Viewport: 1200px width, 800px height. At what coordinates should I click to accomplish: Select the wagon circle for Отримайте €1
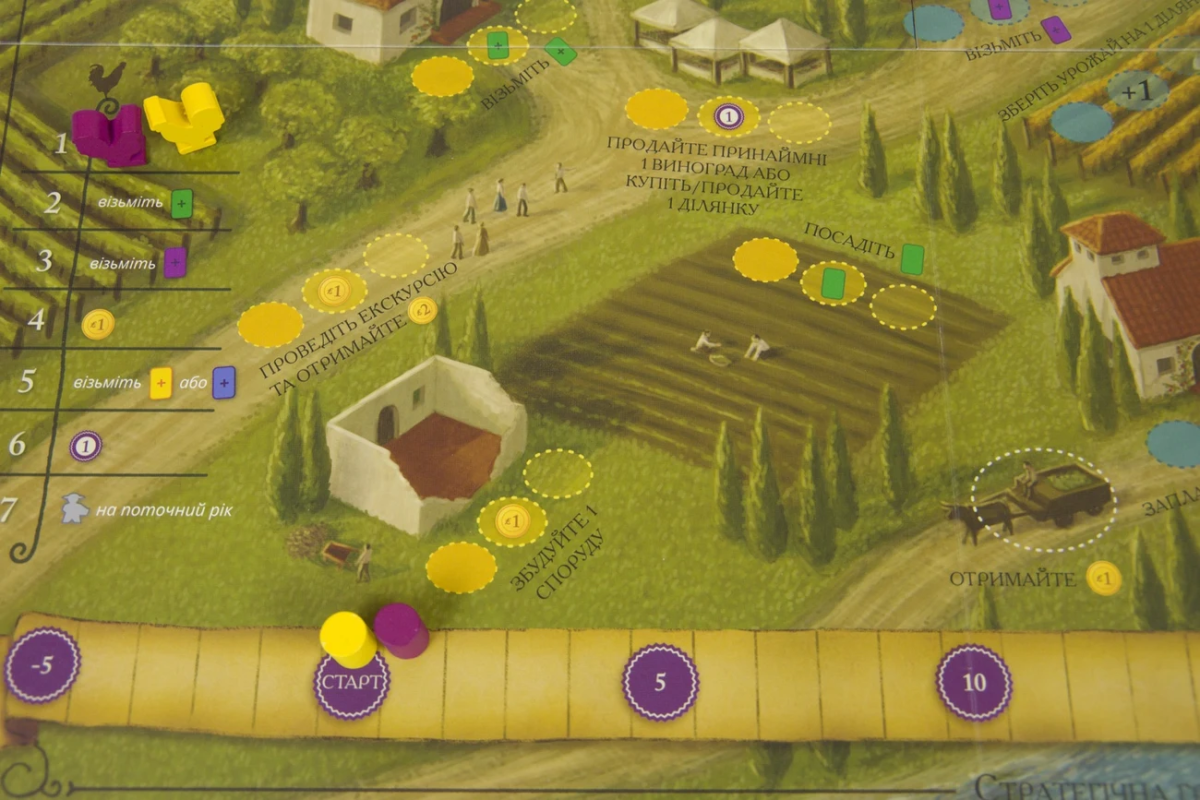(x=1043, y=498)
